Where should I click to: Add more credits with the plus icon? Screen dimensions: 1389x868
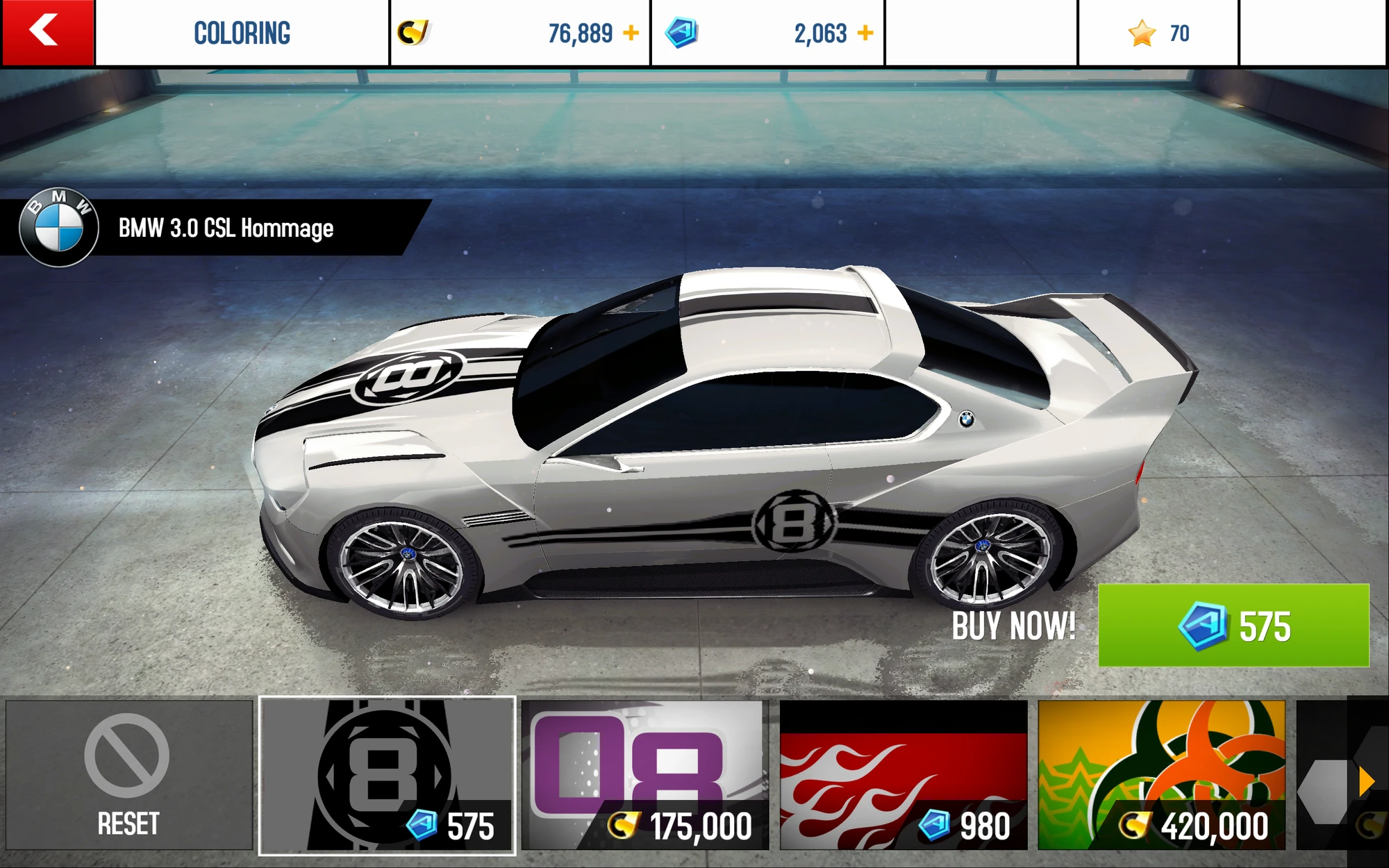(x=631, y=33)
